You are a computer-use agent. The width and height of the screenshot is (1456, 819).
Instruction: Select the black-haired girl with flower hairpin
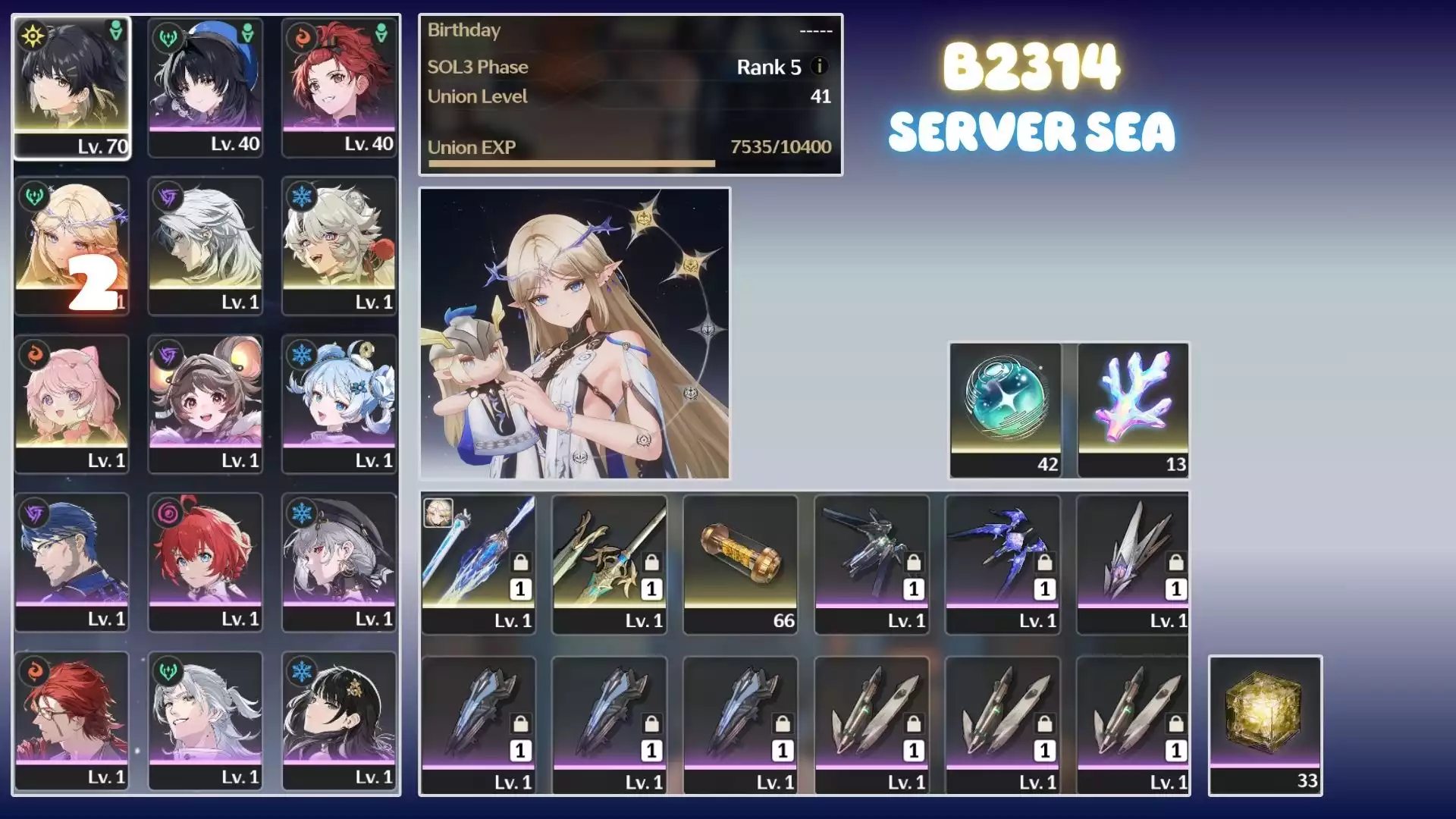point(339,720)
